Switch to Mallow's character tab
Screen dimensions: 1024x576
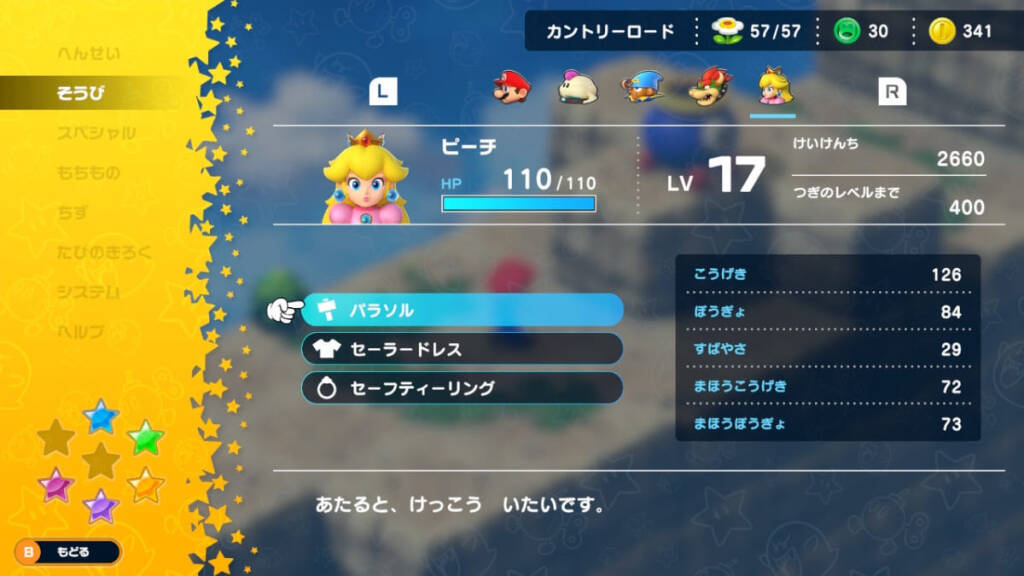(577, 89)
